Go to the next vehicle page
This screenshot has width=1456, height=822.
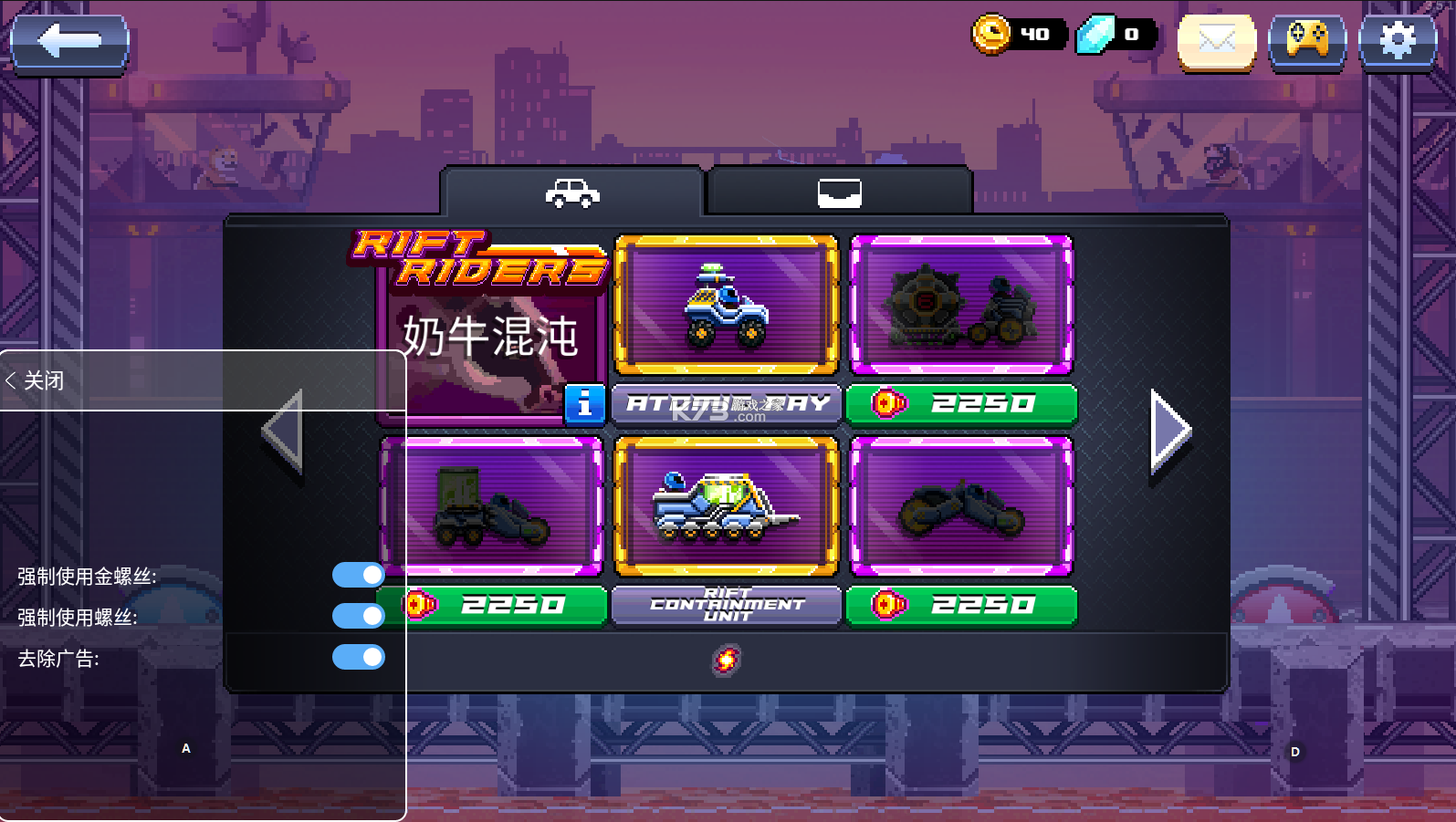pyautogui.click(x=1170, y=430)
